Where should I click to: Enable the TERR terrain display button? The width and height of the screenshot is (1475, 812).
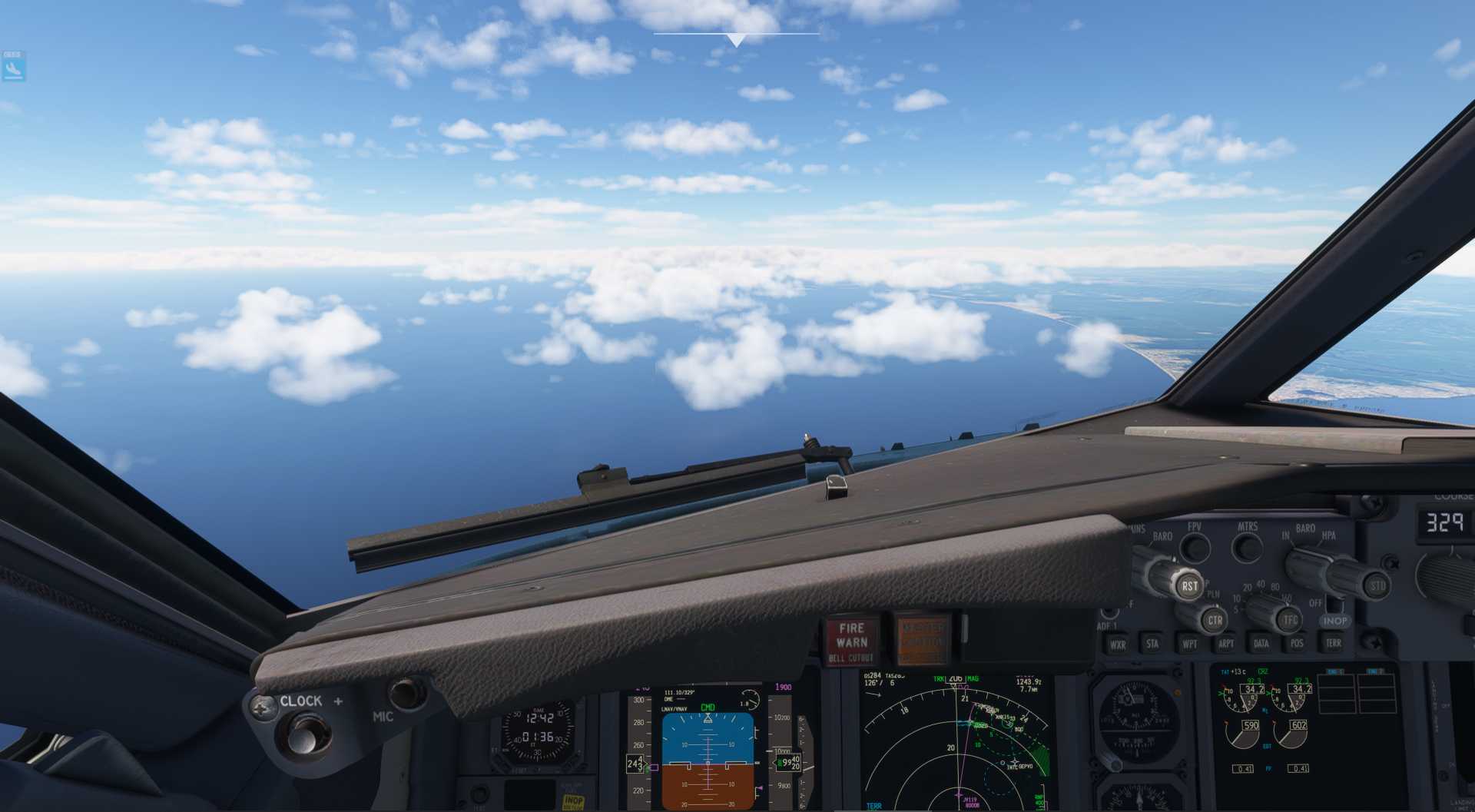point(1333,642)
